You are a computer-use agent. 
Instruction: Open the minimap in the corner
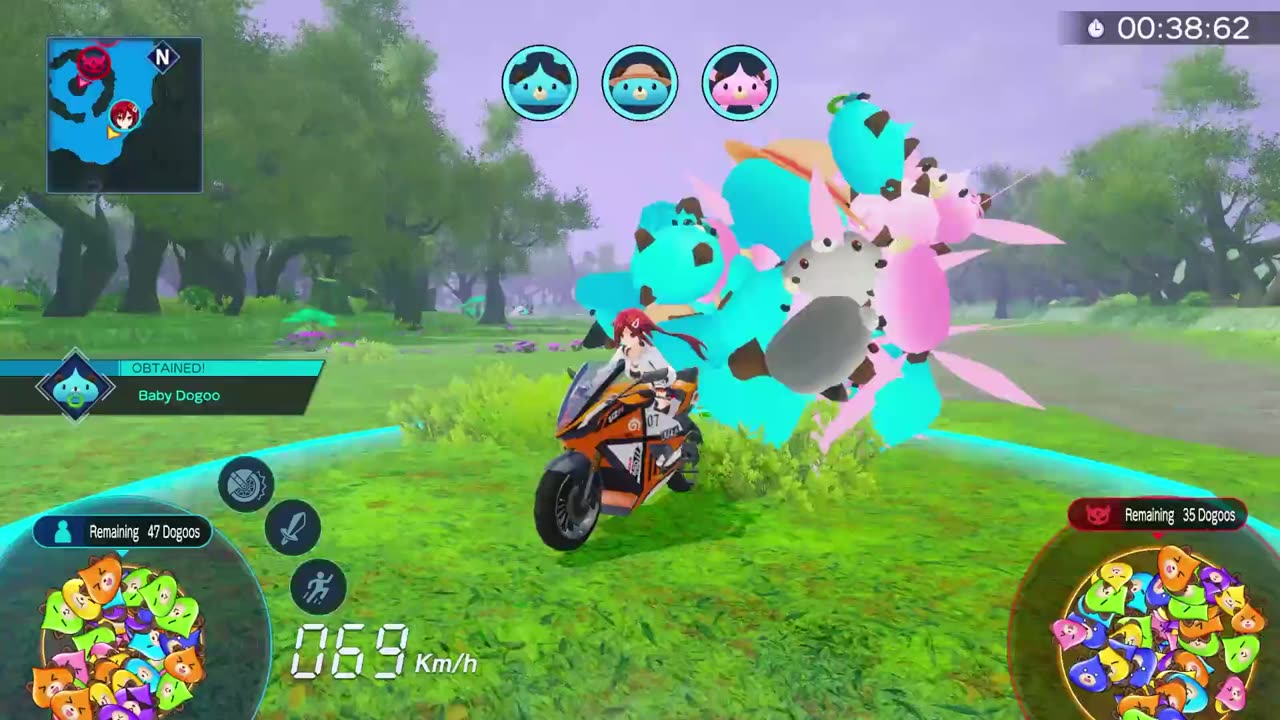tap(124, 115)
